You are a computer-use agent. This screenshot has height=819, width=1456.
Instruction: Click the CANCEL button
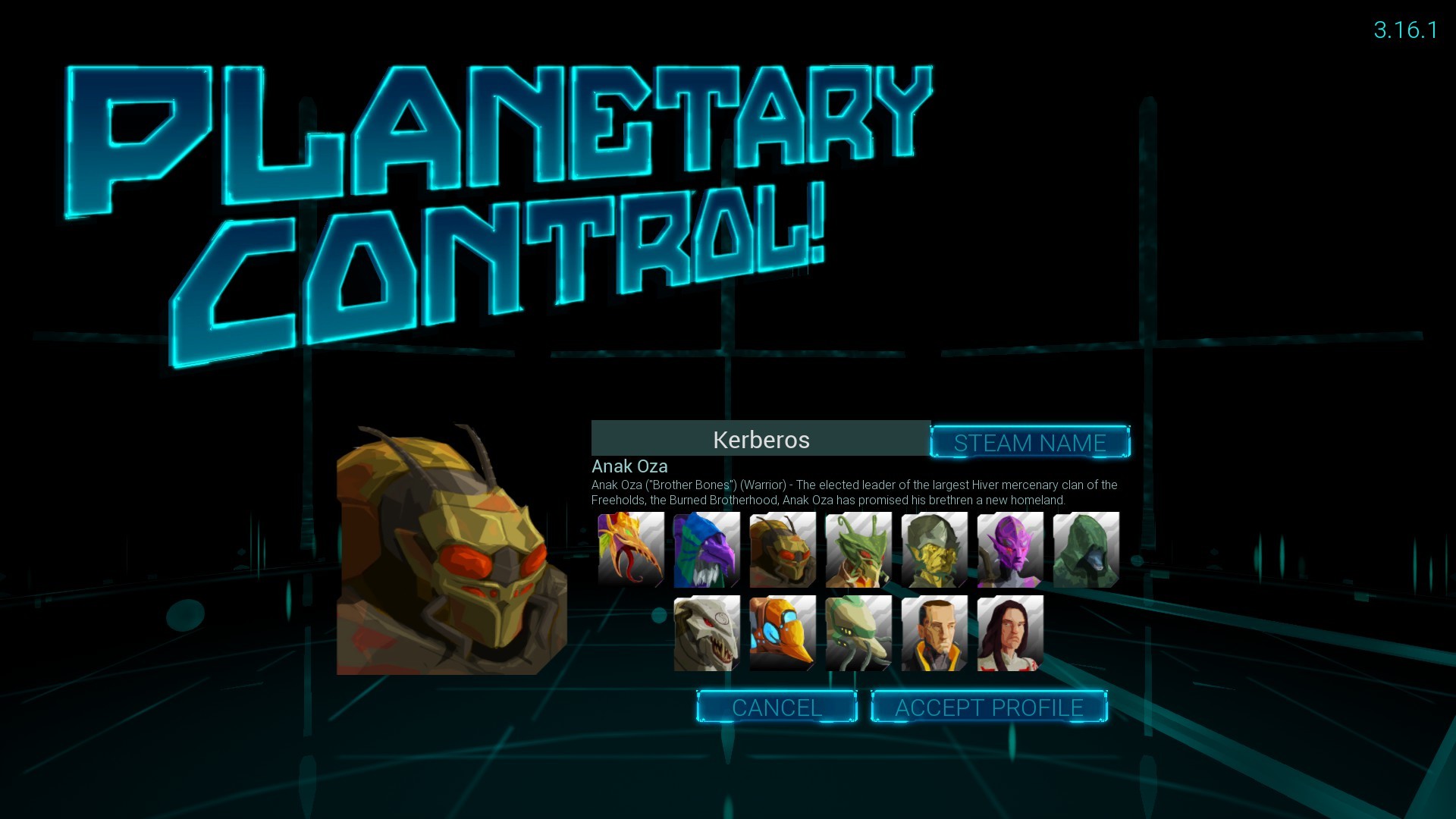pos(777,706)
